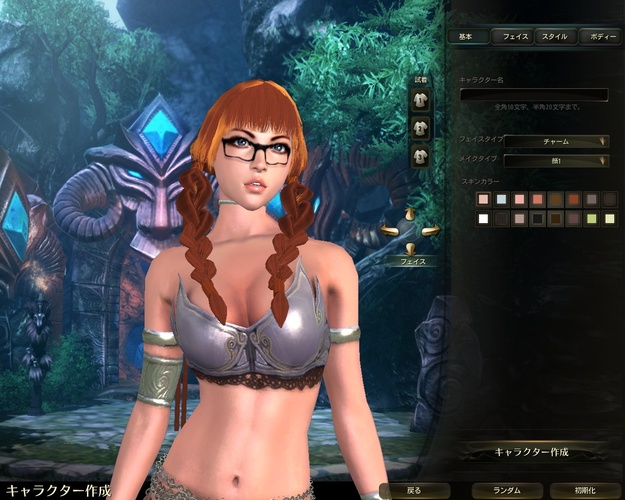Open the フェイスタイプ dropdown showing チャーム

[x=556, y=141]
